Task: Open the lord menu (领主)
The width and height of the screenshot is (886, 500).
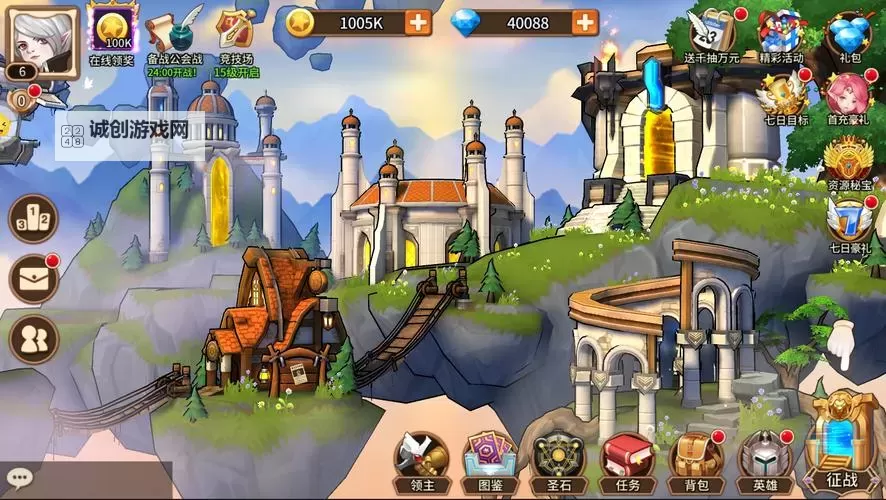Action: click(x=420, y=460)
